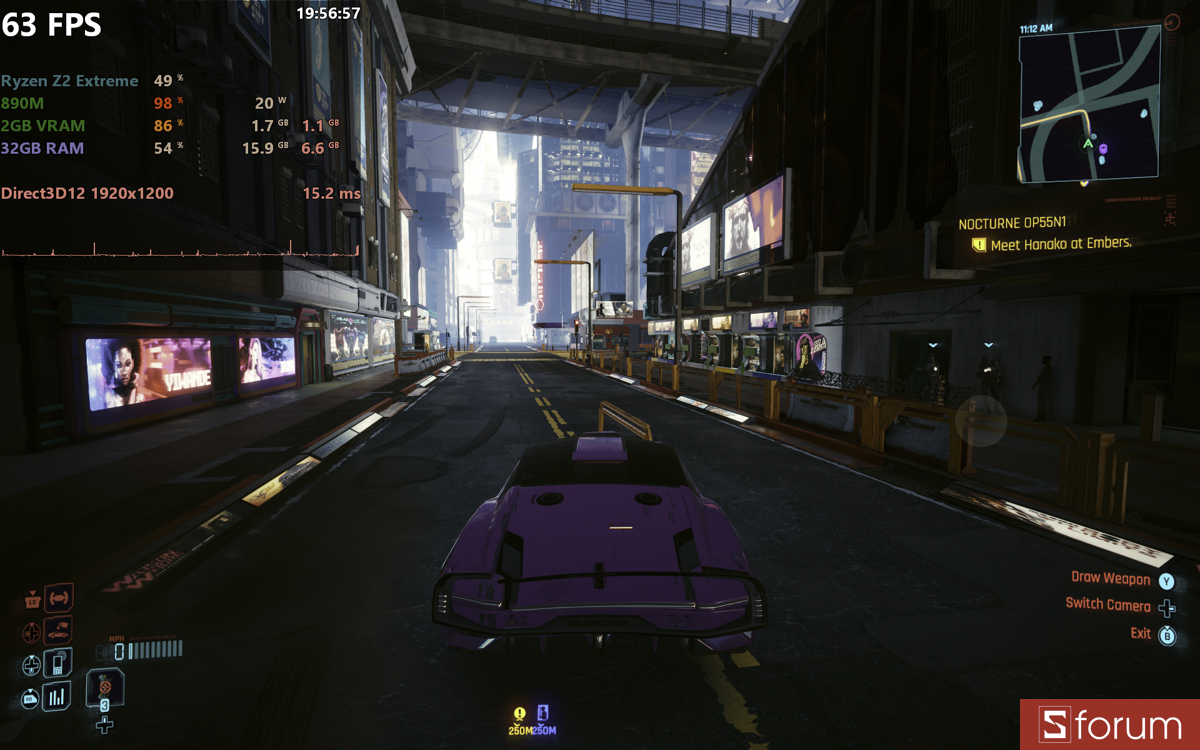Click the vehicle controls icon with tire symbol

(x=59, y=598)
